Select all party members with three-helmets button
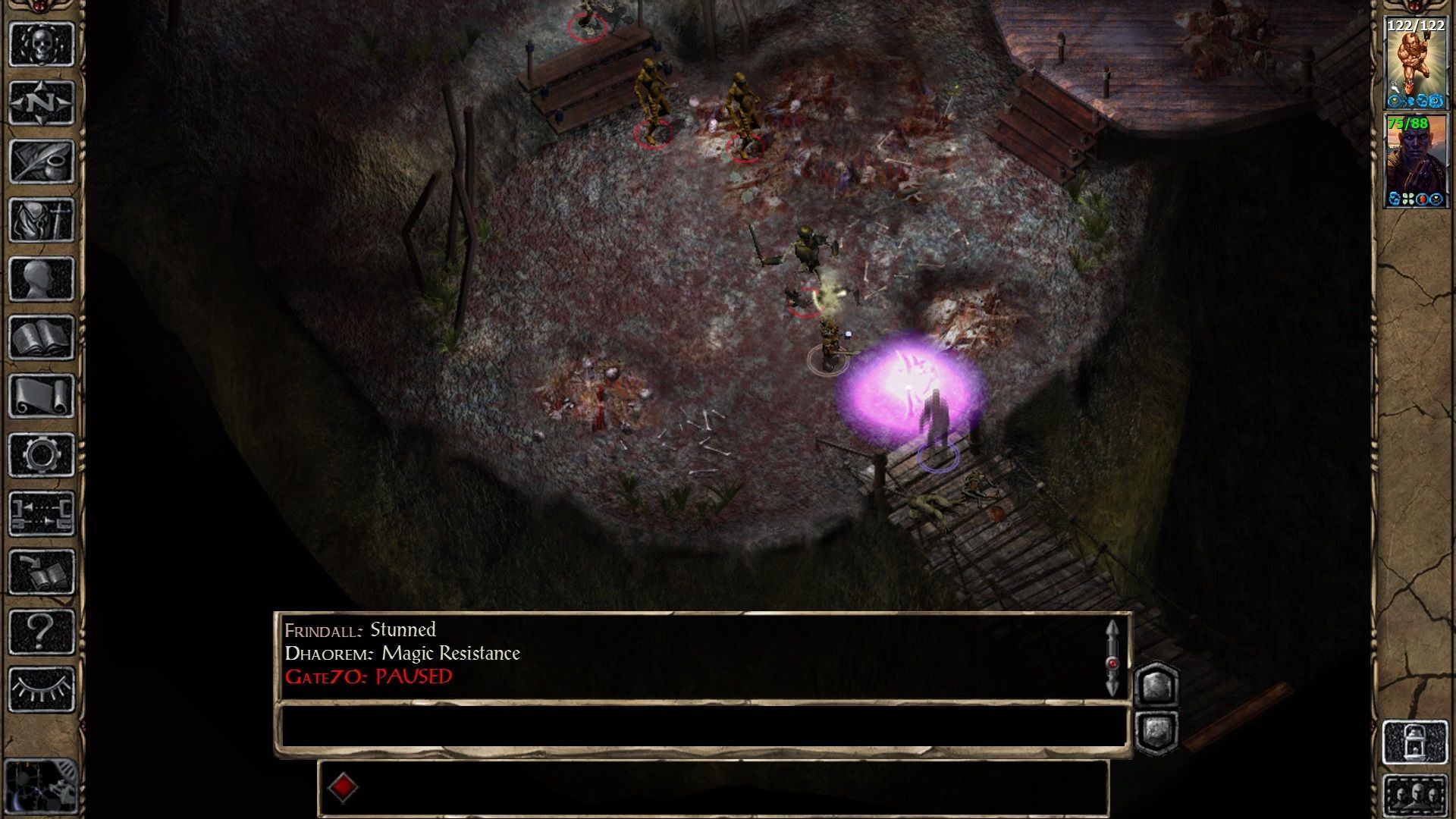 click(x=1415, y=795)
